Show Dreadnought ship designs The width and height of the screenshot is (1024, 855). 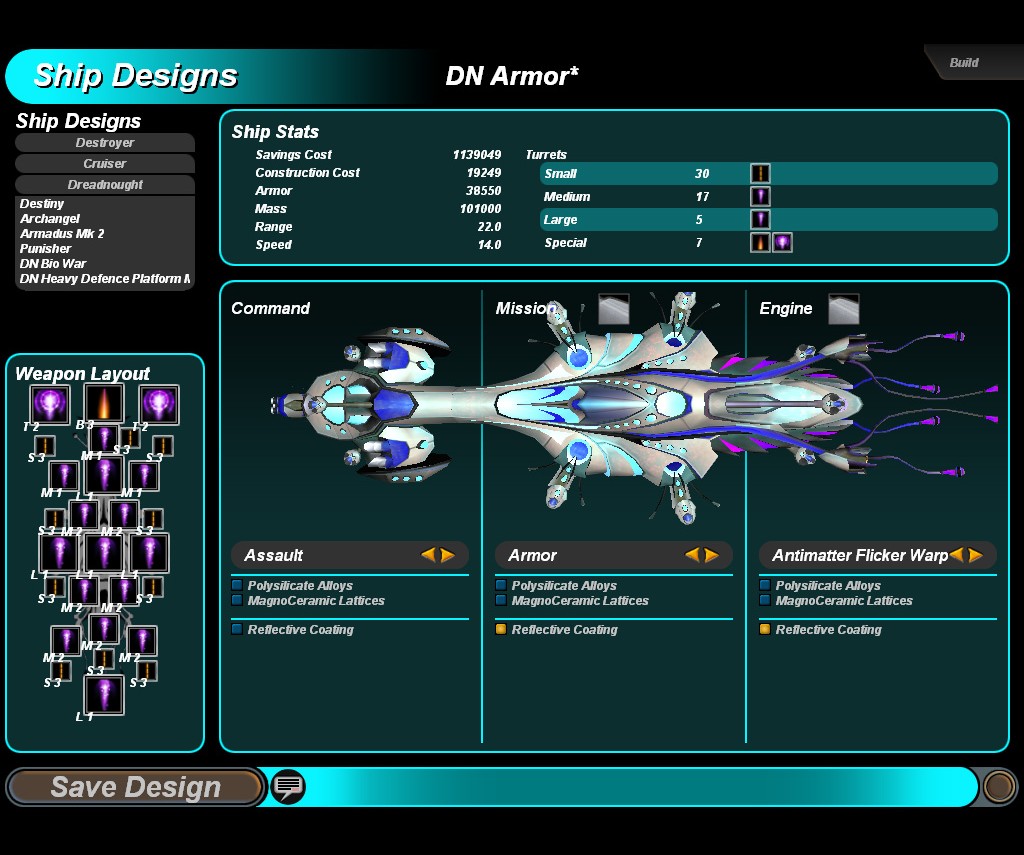[105, 185]
